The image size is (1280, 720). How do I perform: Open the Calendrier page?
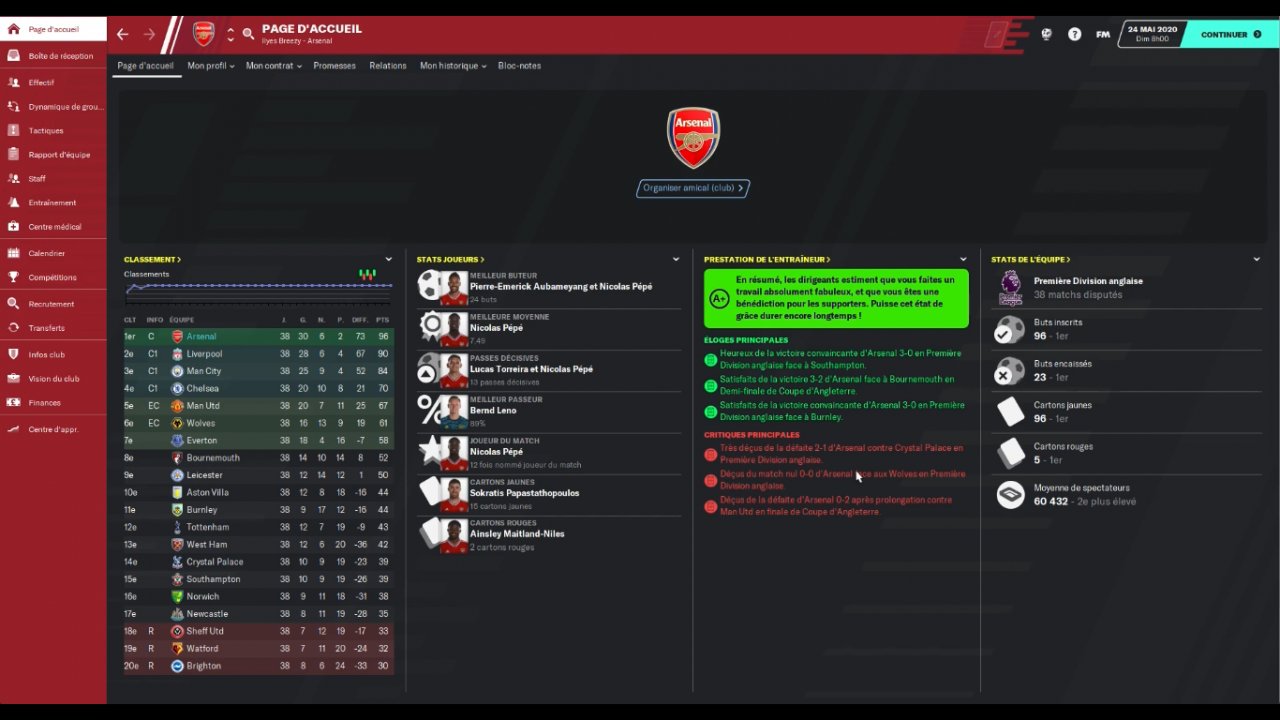pyautogui.click(x=46, y=253)
